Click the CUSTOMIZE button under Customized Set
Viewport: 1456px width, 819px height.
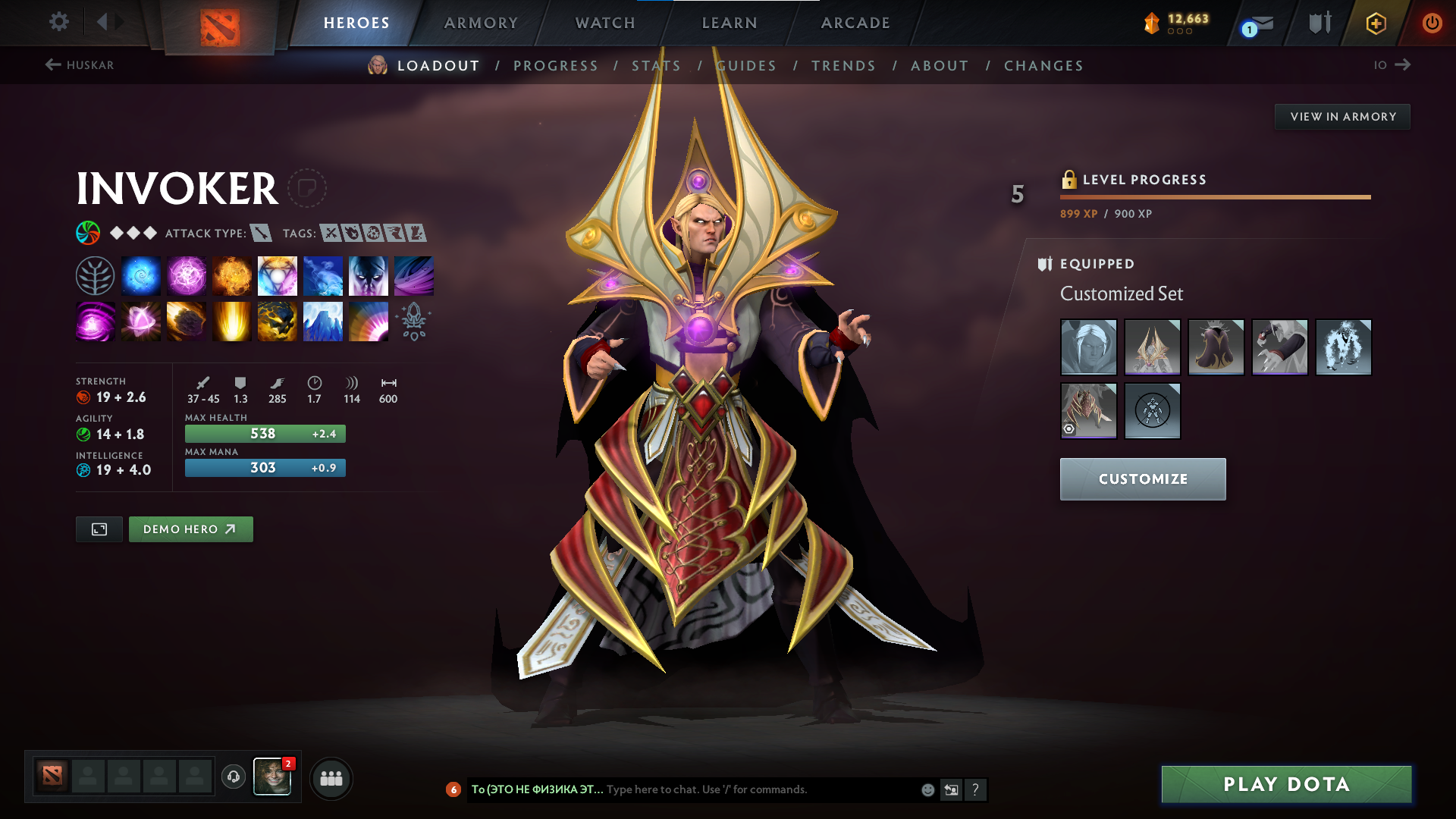coord(1142,479)
